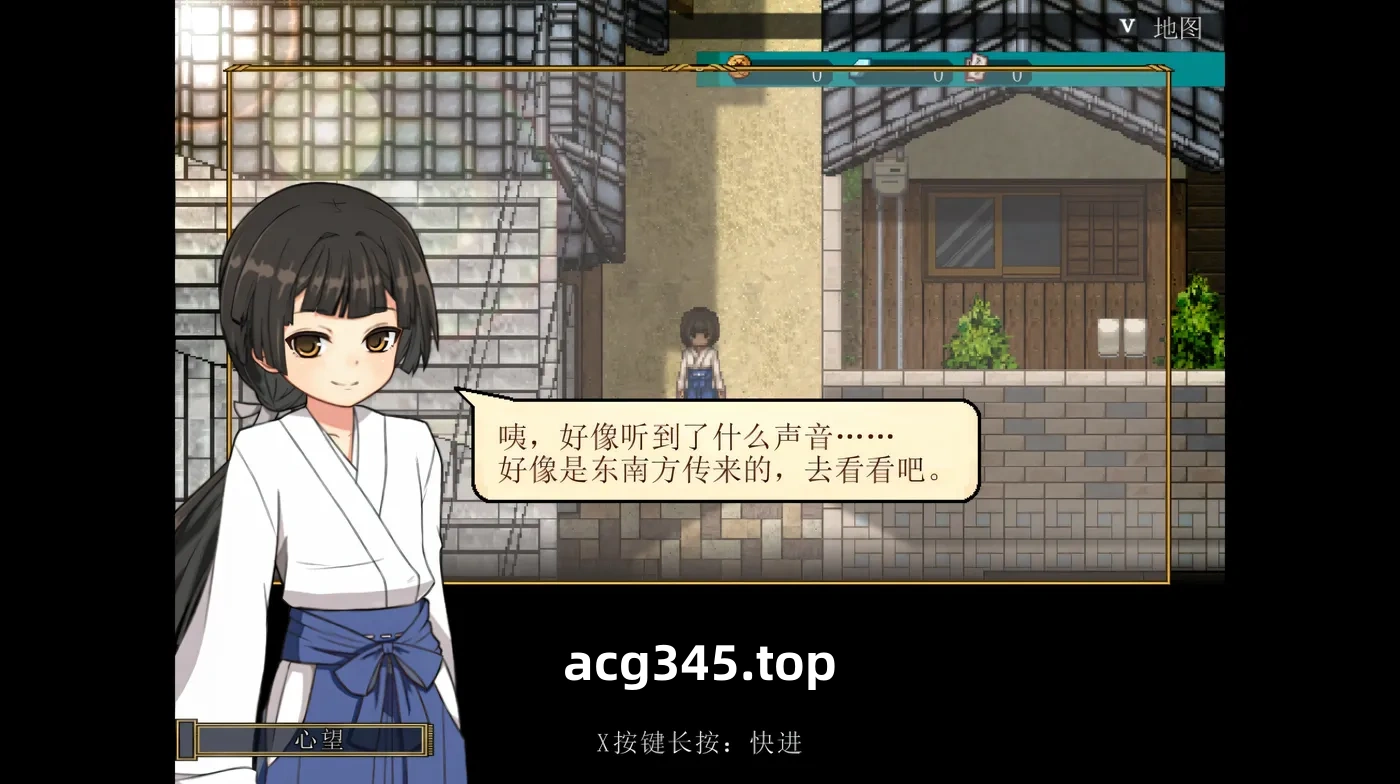
Task: Toggle fast-forward via the X key hint text
Action: (700, 744)
